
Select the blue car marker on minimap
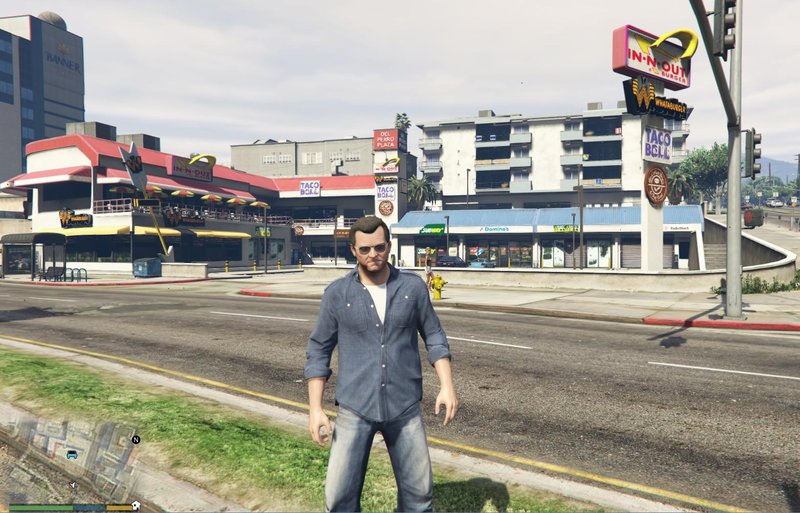[x=72, y=454]
